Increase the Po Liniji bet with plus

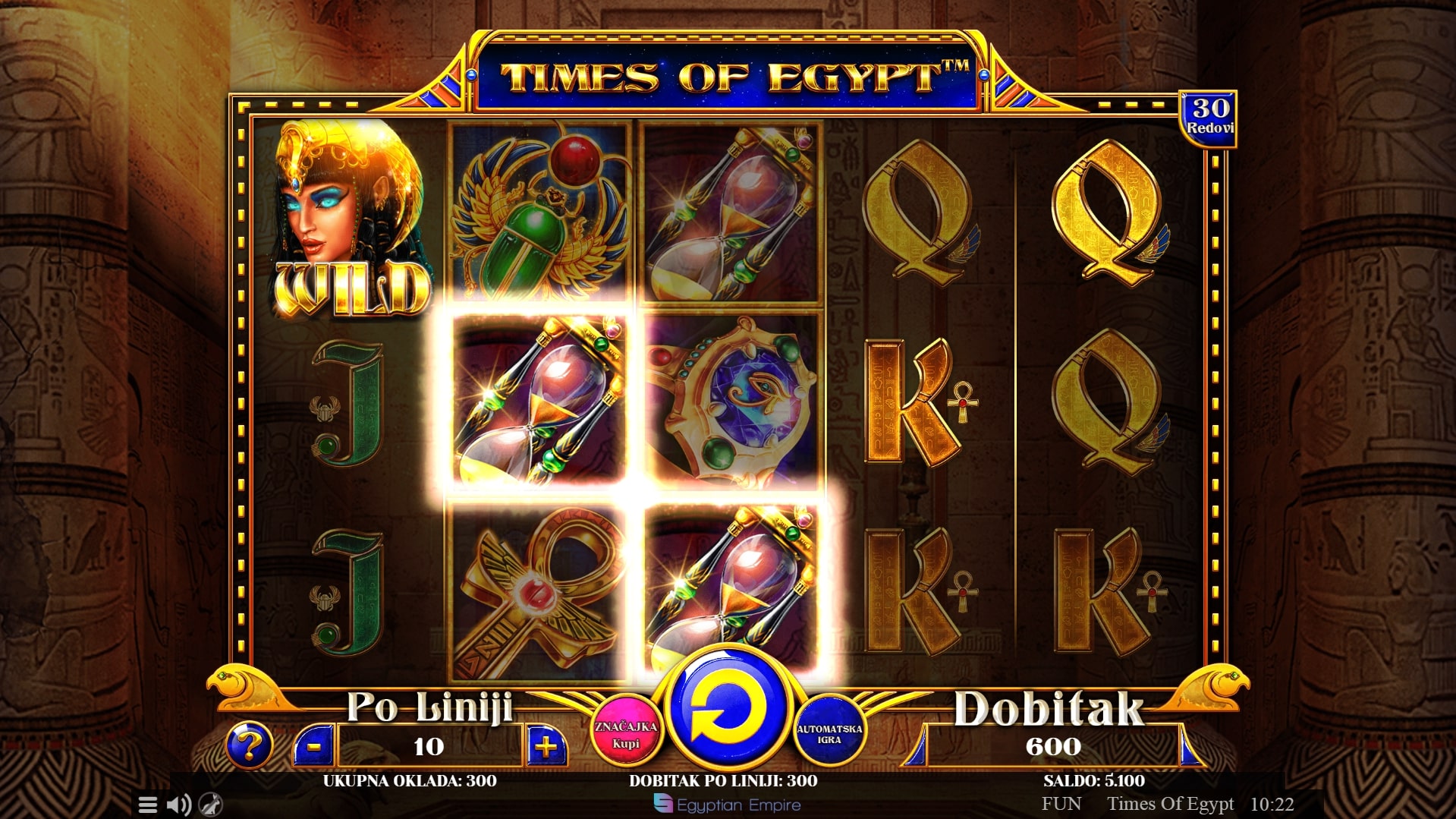pyautogui.click(x=546, y=746)
